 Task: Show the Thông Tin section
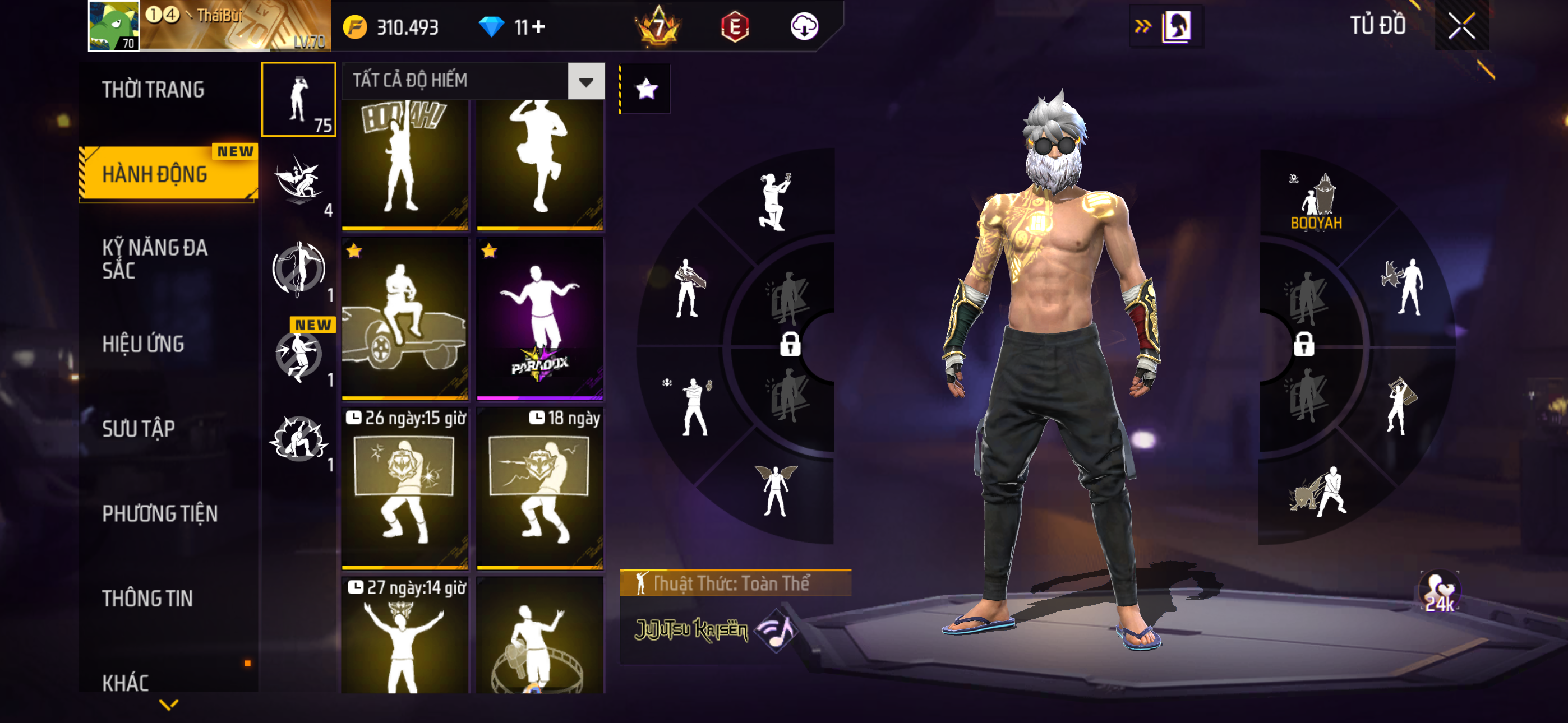(x=147, y=598)
